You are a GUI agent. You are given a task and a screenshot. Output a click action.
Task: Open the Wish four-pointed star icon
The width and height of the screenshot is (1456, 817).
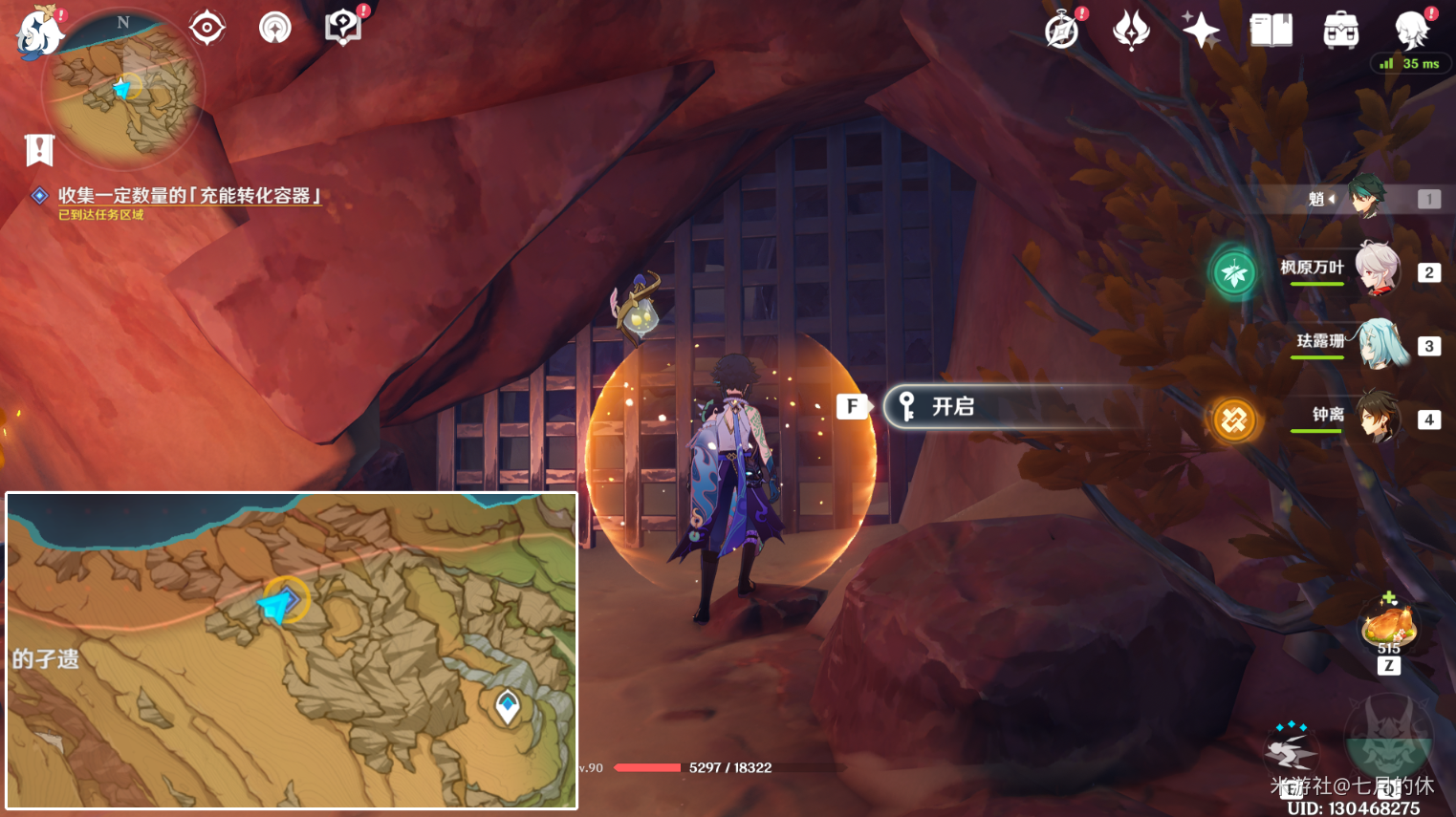coord(1201,31)
